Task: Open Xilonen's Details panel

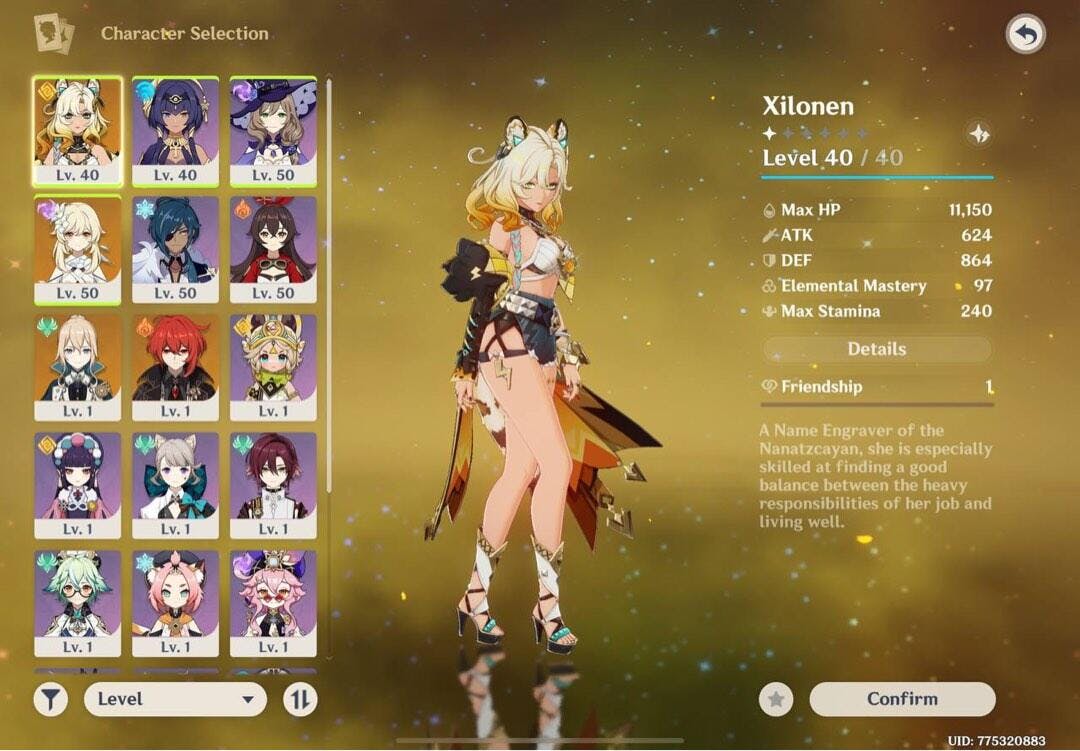Action: pyautogui.click(x=877, y=349)
